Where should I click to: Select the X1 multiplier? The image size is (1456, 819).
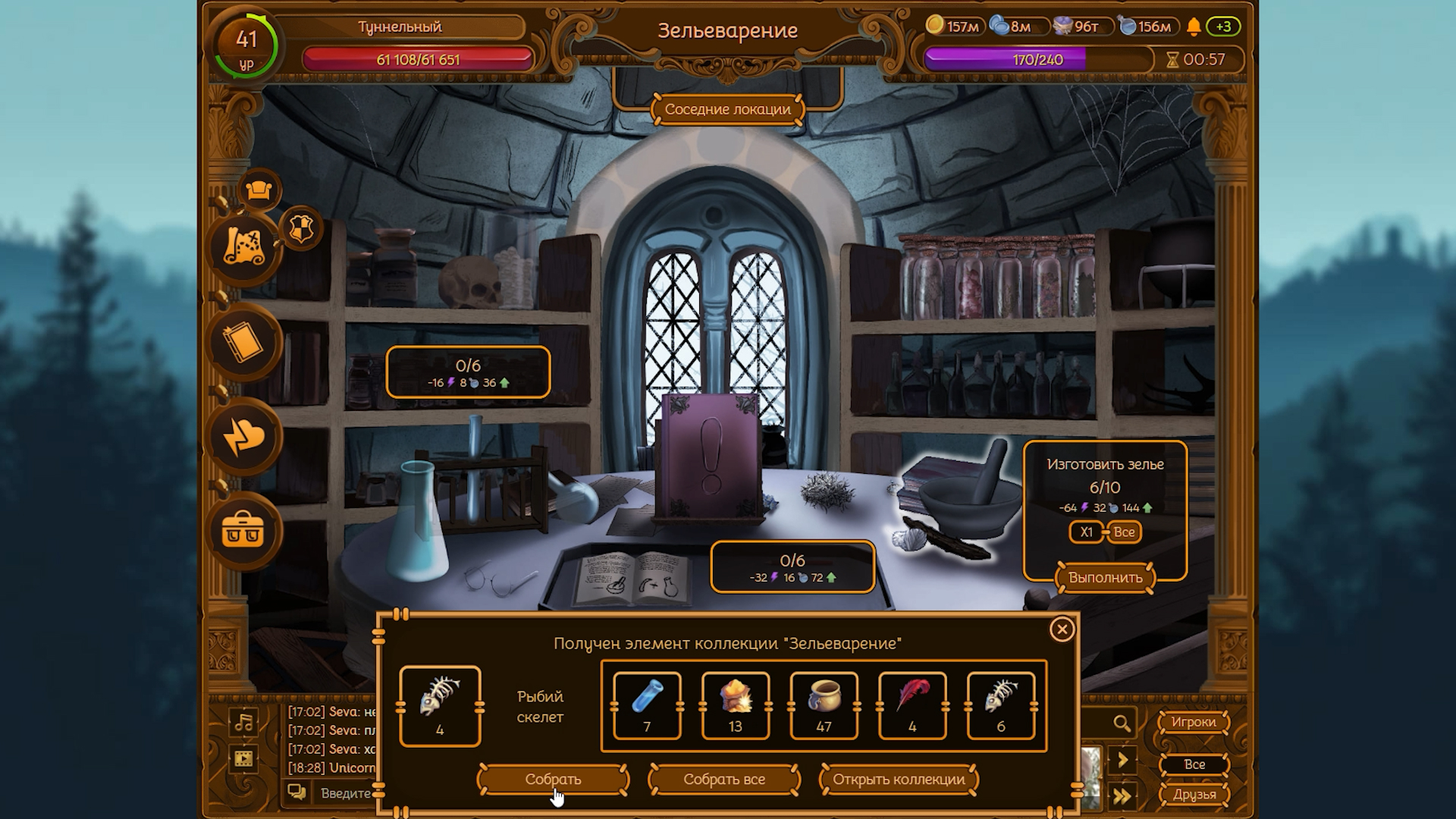tap(1086, 532)
